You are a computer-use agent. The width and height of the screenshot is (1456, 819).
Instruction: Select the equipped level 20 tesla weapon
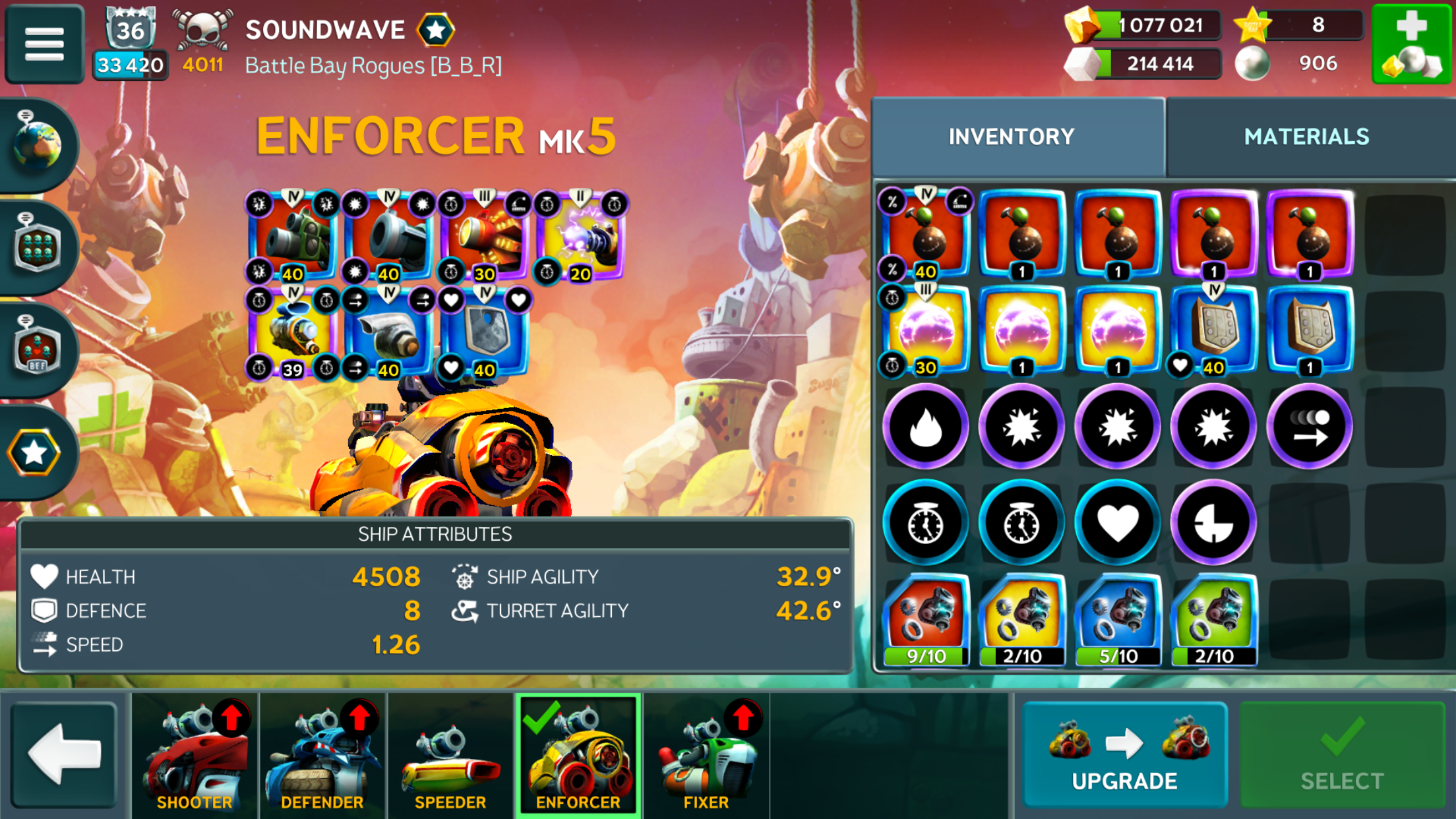(580, 236)
